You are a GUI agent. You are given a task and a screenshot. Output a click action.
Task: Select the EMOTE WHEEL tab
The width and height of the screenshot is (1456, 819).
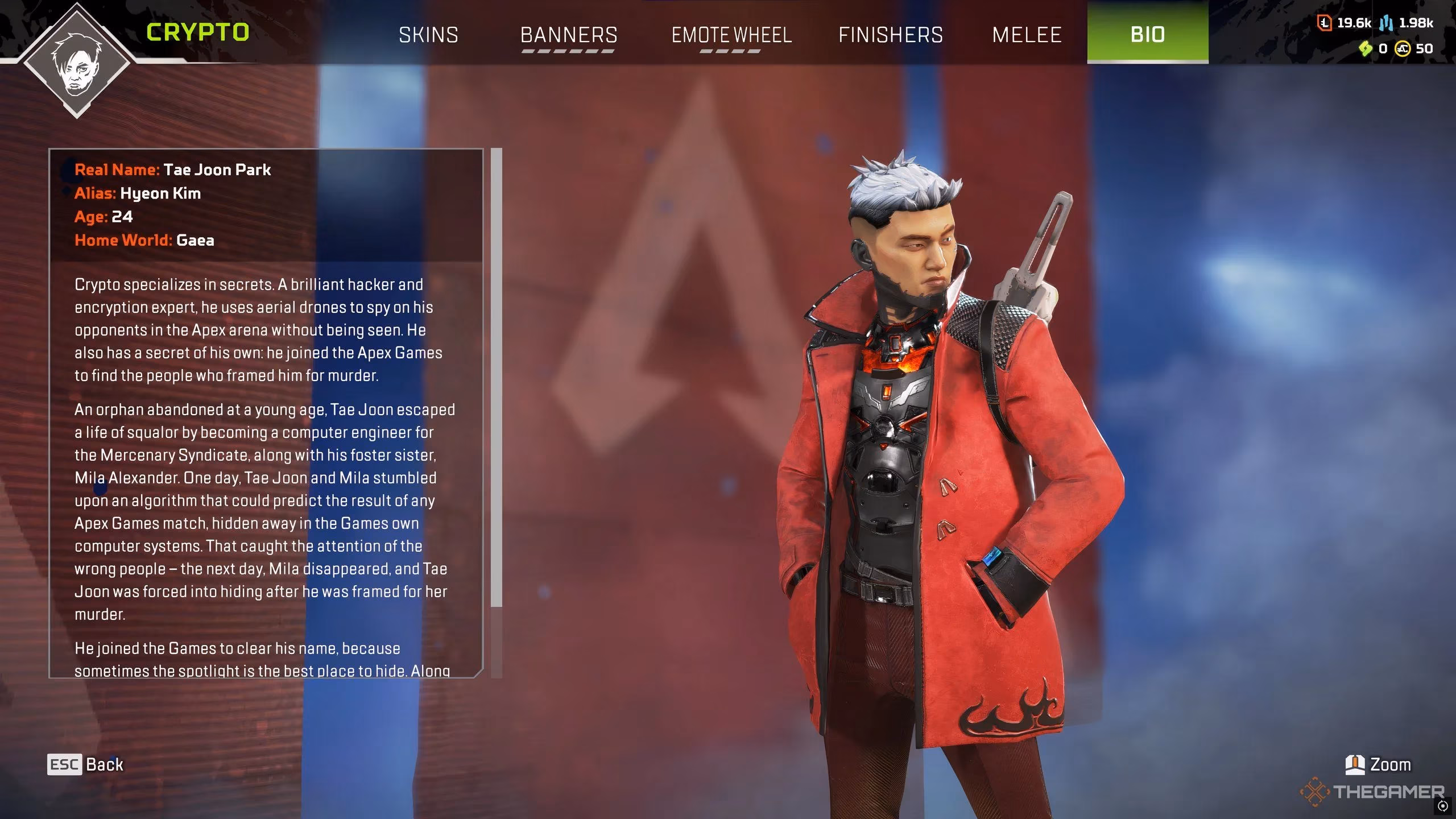(x=731, y=35)
